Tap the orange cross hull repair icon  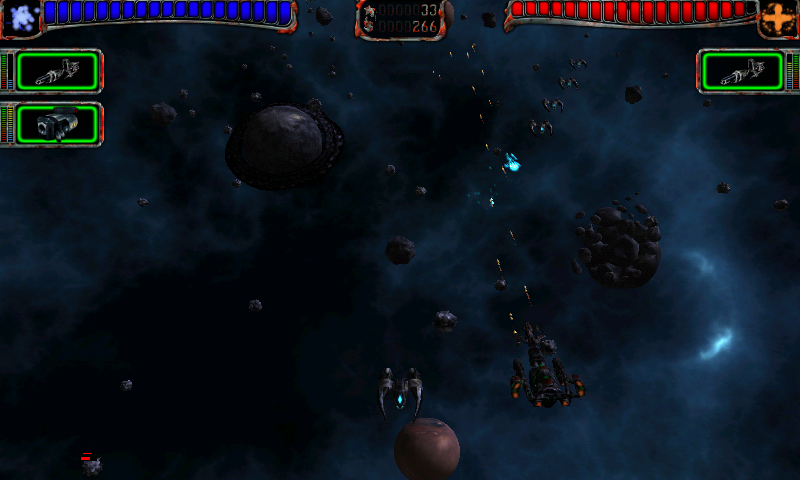coord(777,17)
